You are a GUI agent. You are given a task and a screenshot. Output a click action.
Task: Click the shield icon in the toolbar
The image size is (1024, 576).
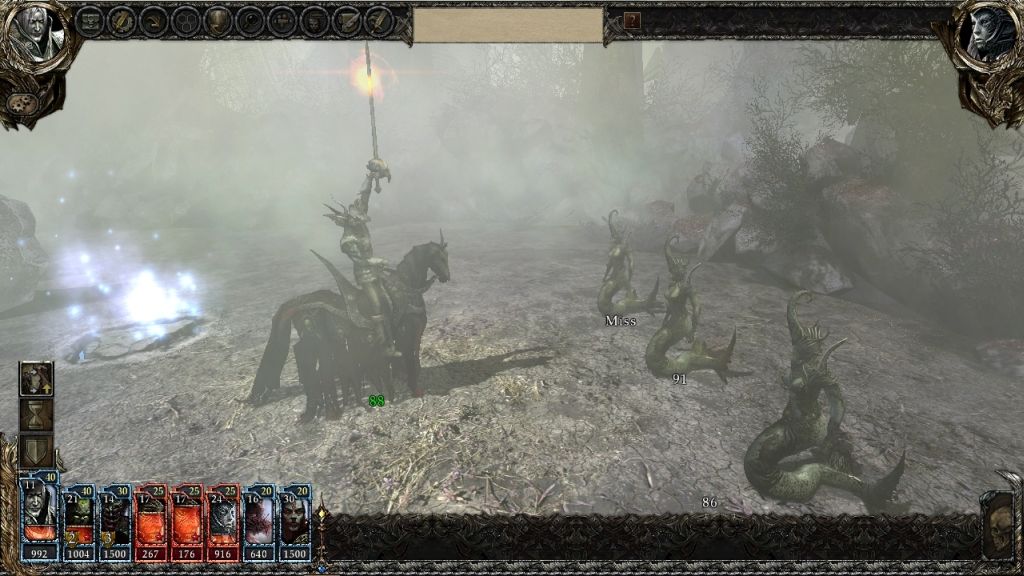point(217,21)
